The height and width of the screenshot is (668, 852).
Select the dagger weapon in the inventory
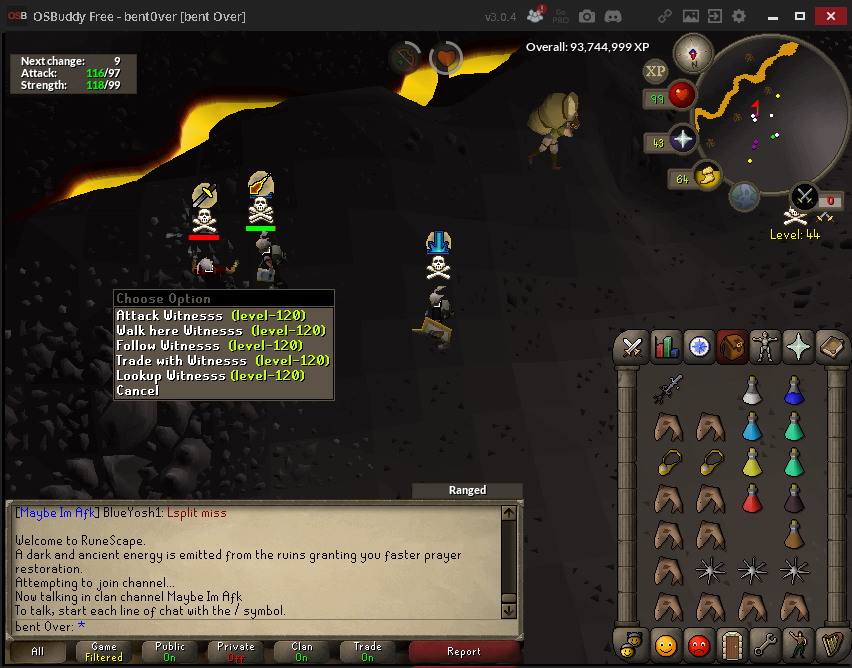[x=669, y=388]
